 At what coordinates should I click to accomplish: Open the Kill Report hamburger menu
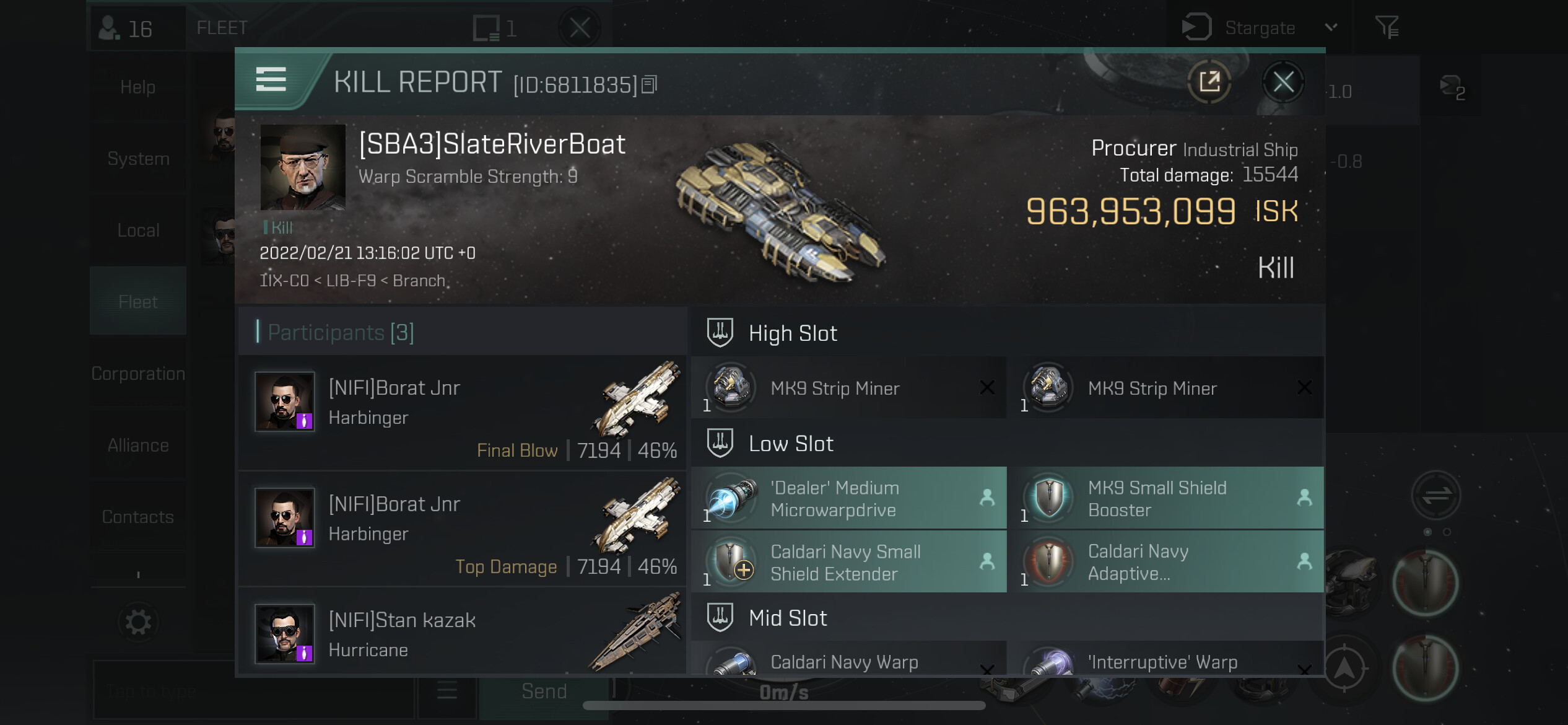tap(271, 80)
